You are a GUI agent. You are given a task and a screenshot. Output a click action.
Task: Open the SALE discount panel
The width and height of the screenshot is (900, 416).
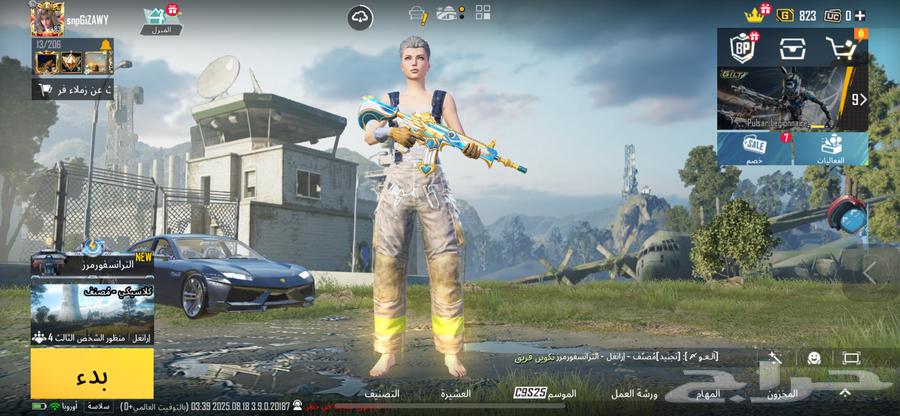[754, 148]
